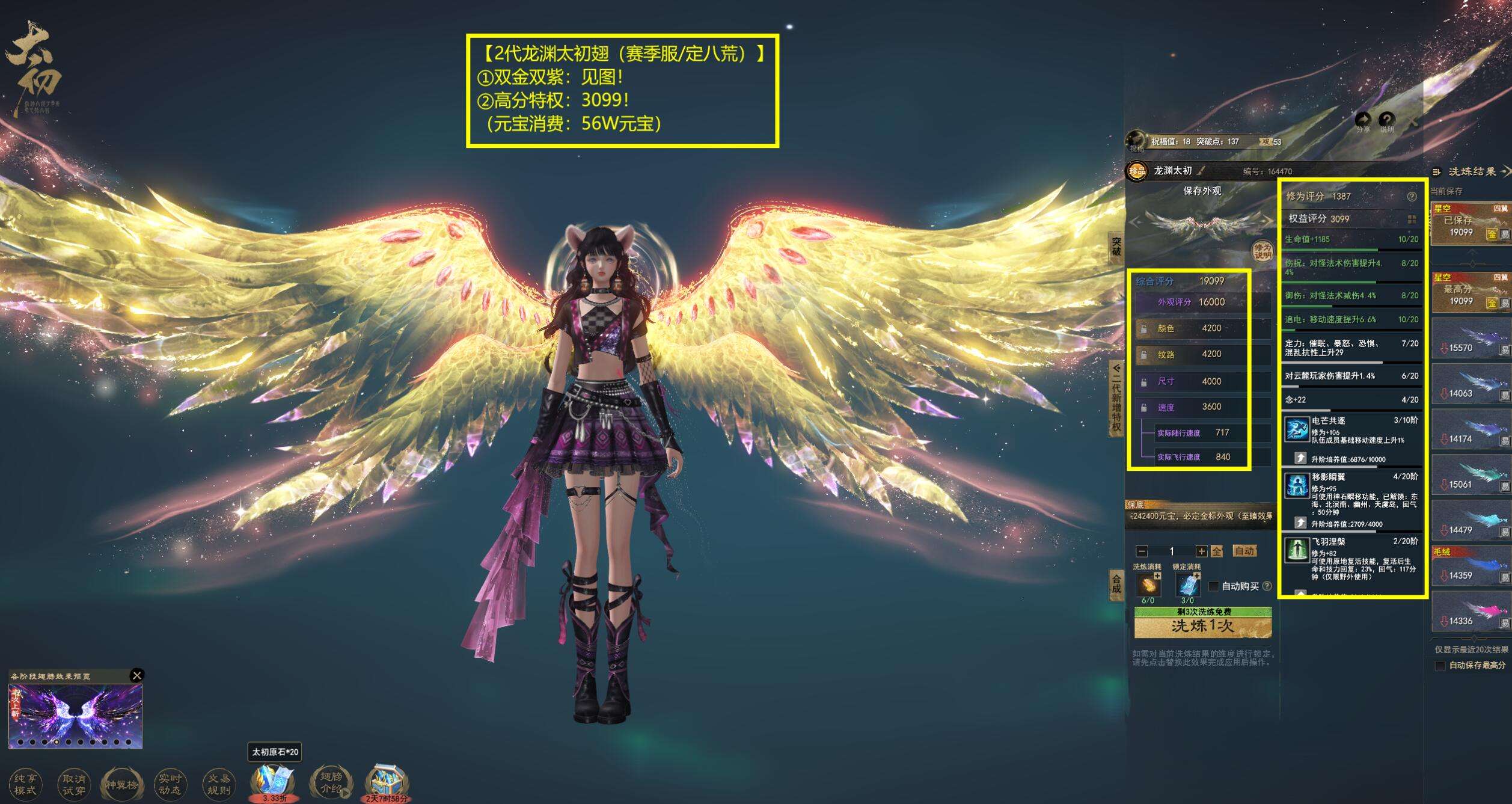Open the 修为说明 cultivation info button
Screen dimensions: 1512x804
(1262, 250)
